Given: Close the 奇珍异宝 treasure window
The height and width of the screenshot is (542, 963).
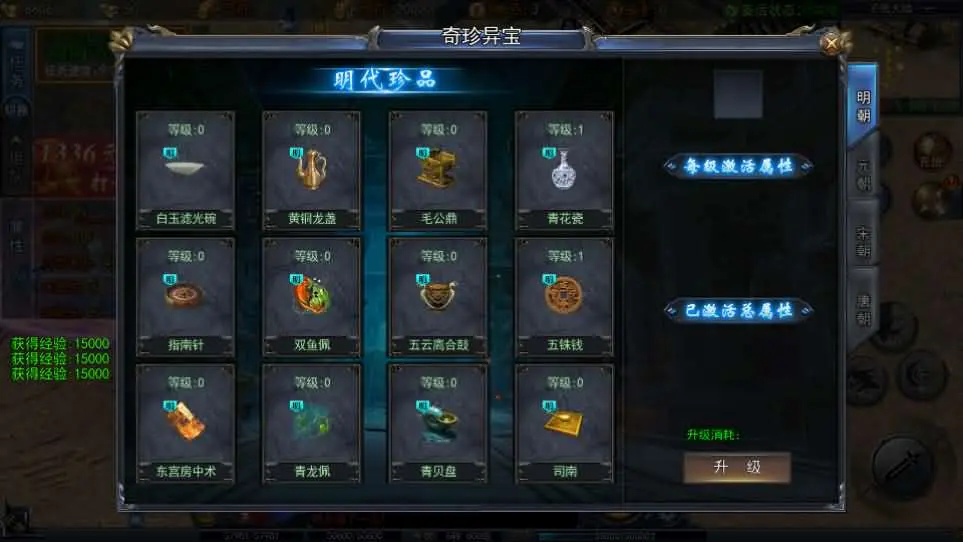Looking at the screenshot, I should 829,43.
